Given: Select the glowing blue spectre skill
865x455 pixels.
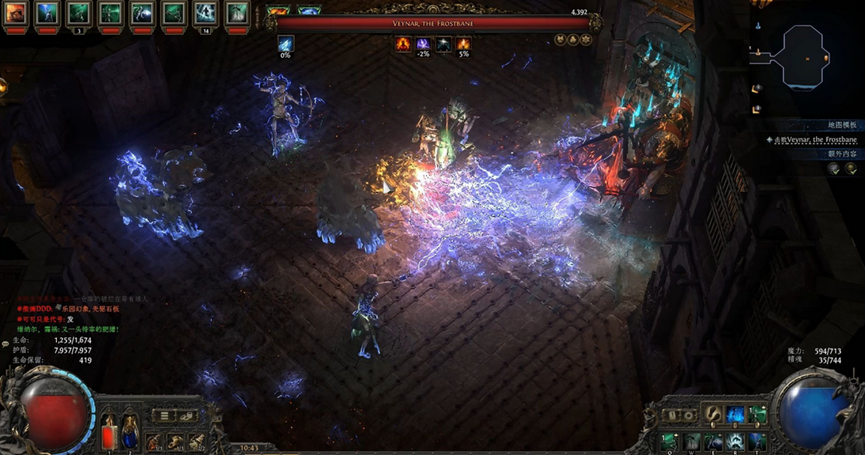Looking at the screenshot, I should (735, 415).
